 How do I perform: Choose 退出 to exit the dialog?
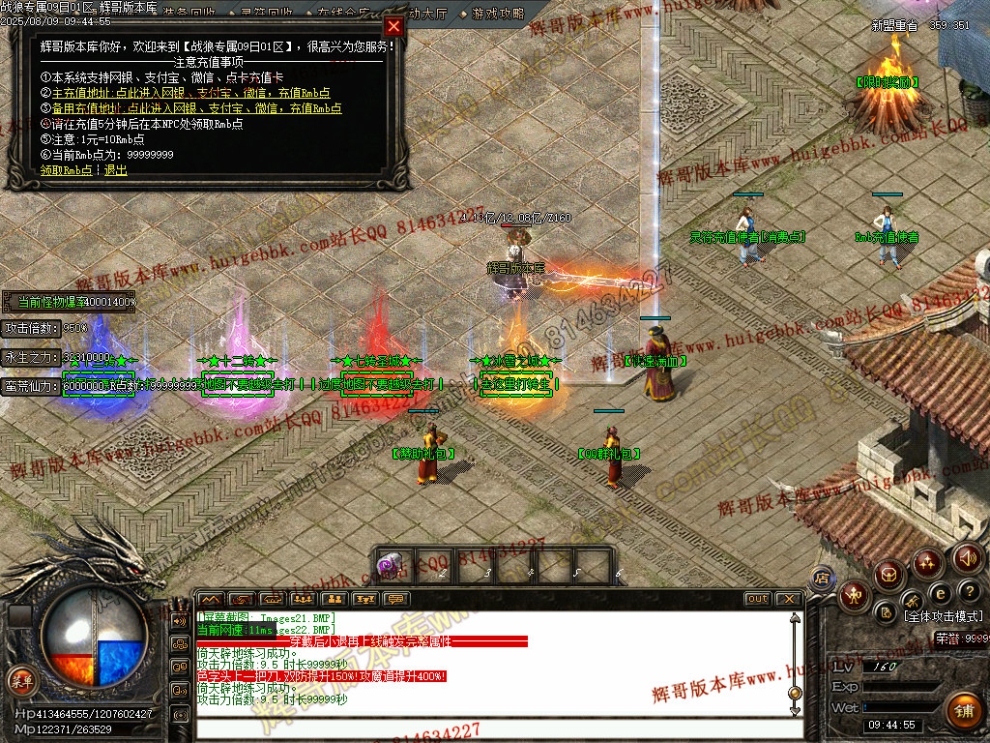point(116,170)
